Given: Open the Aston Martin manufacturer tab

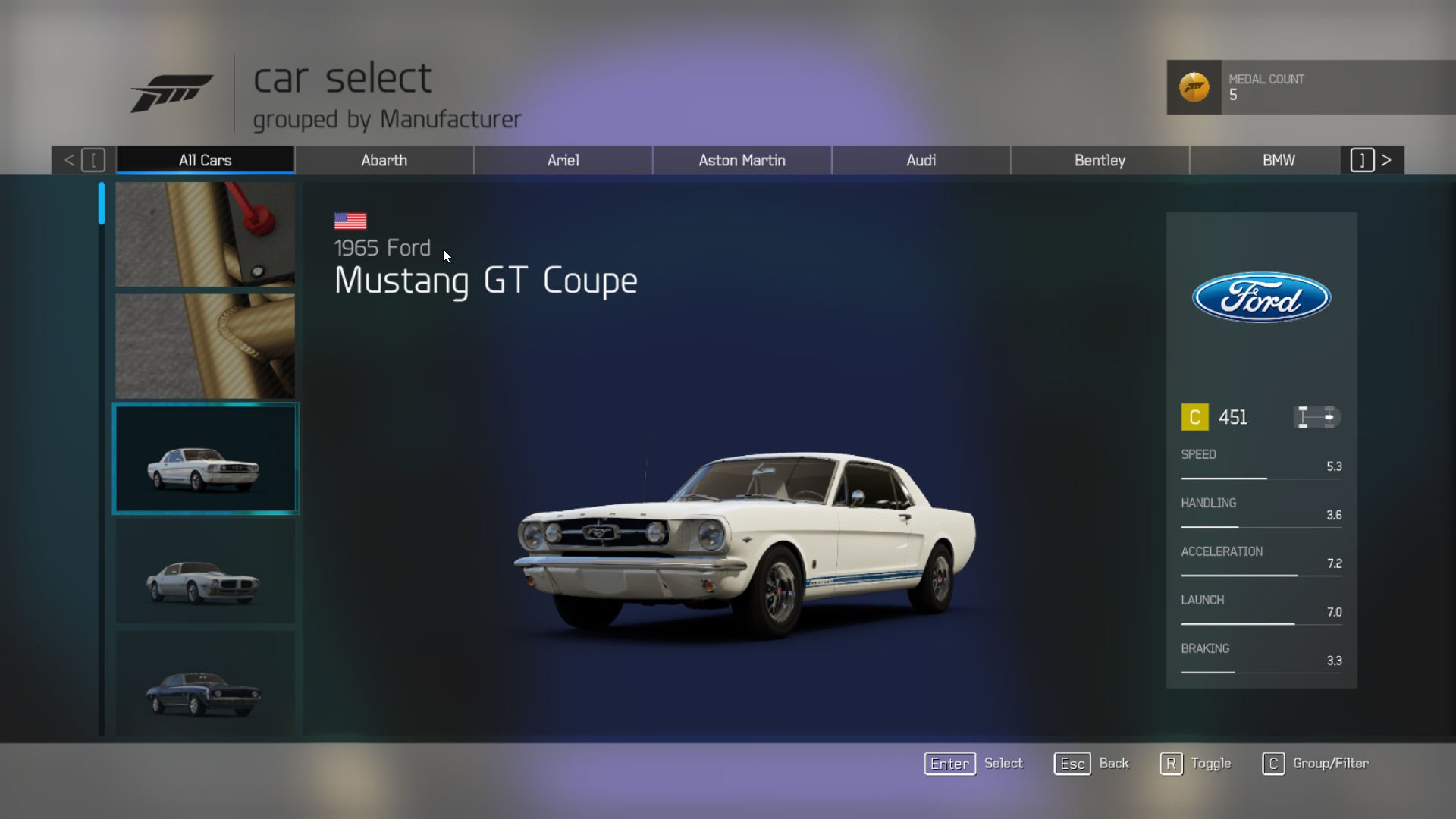Looking at the screenshot, I should pyautogui.click(x=742, y=160).
